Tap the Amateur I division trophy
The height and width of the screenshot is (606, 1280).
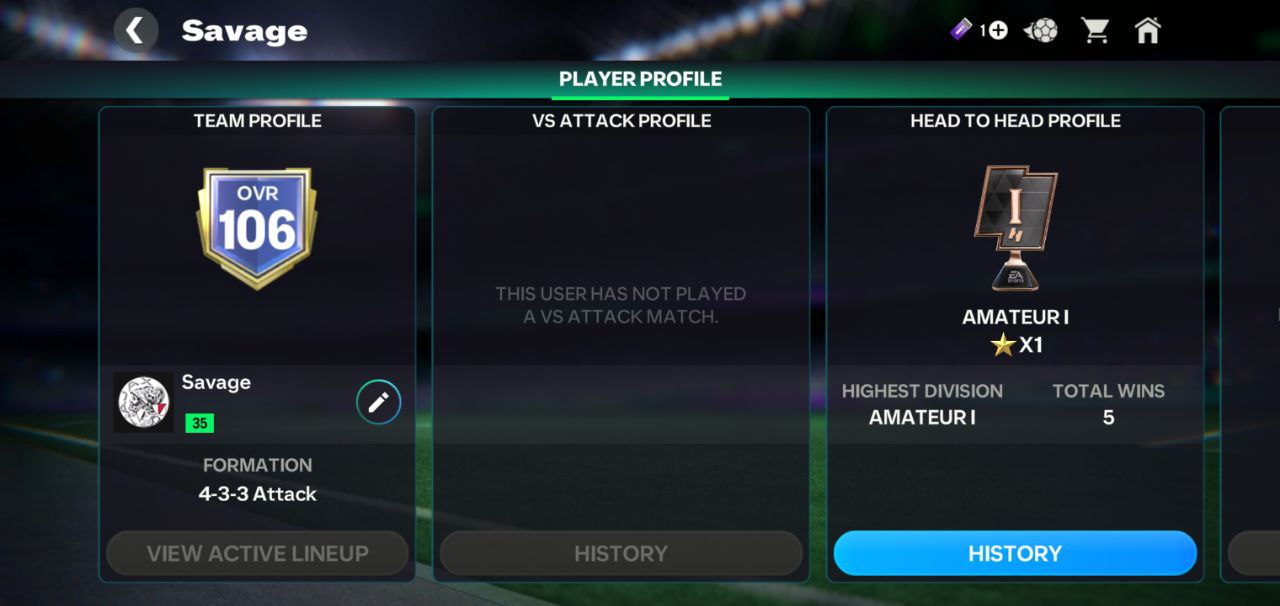point(1014,228)
